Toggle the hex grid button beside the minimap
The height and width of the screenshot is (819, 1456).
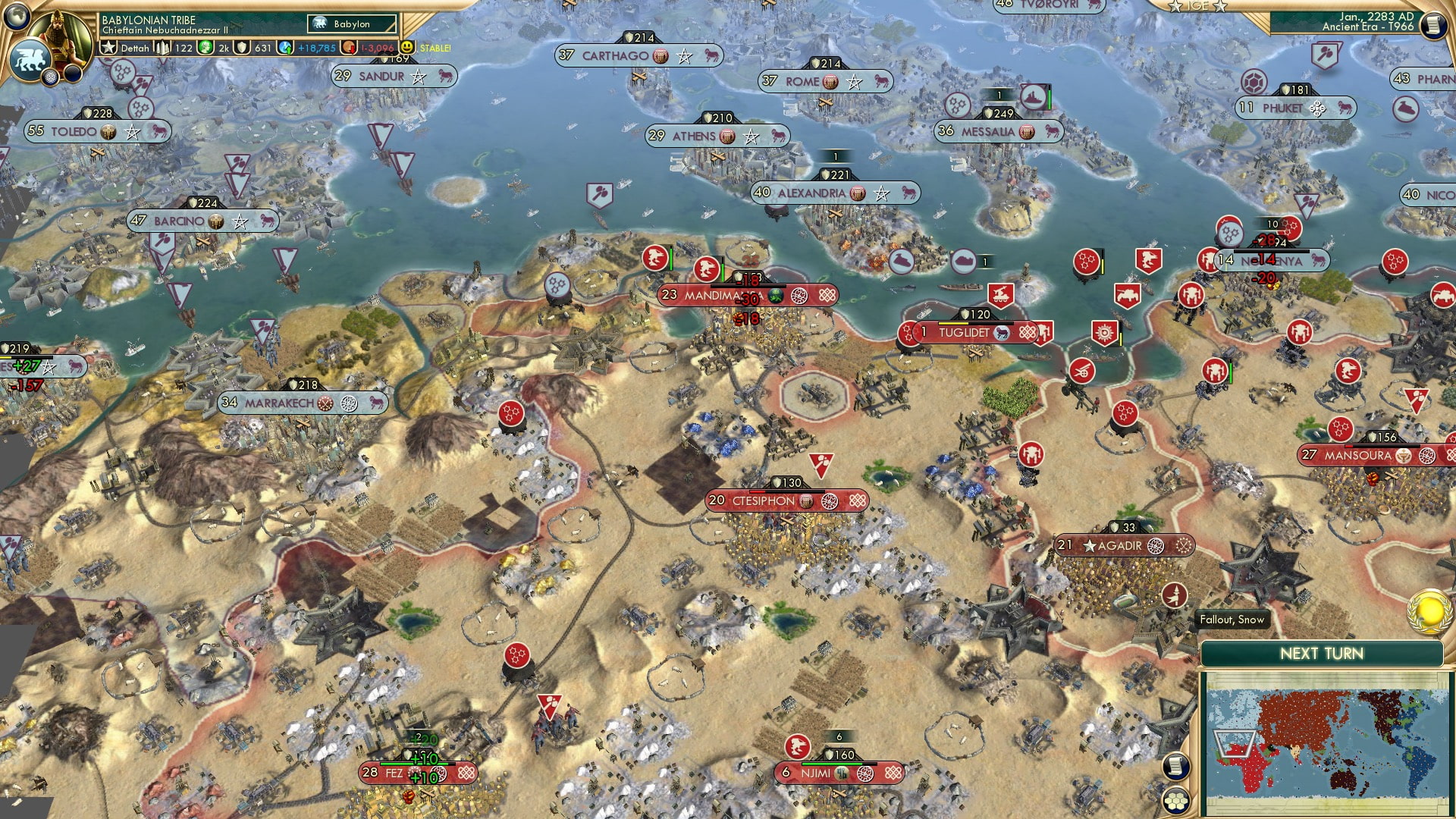coord(1177,801)
